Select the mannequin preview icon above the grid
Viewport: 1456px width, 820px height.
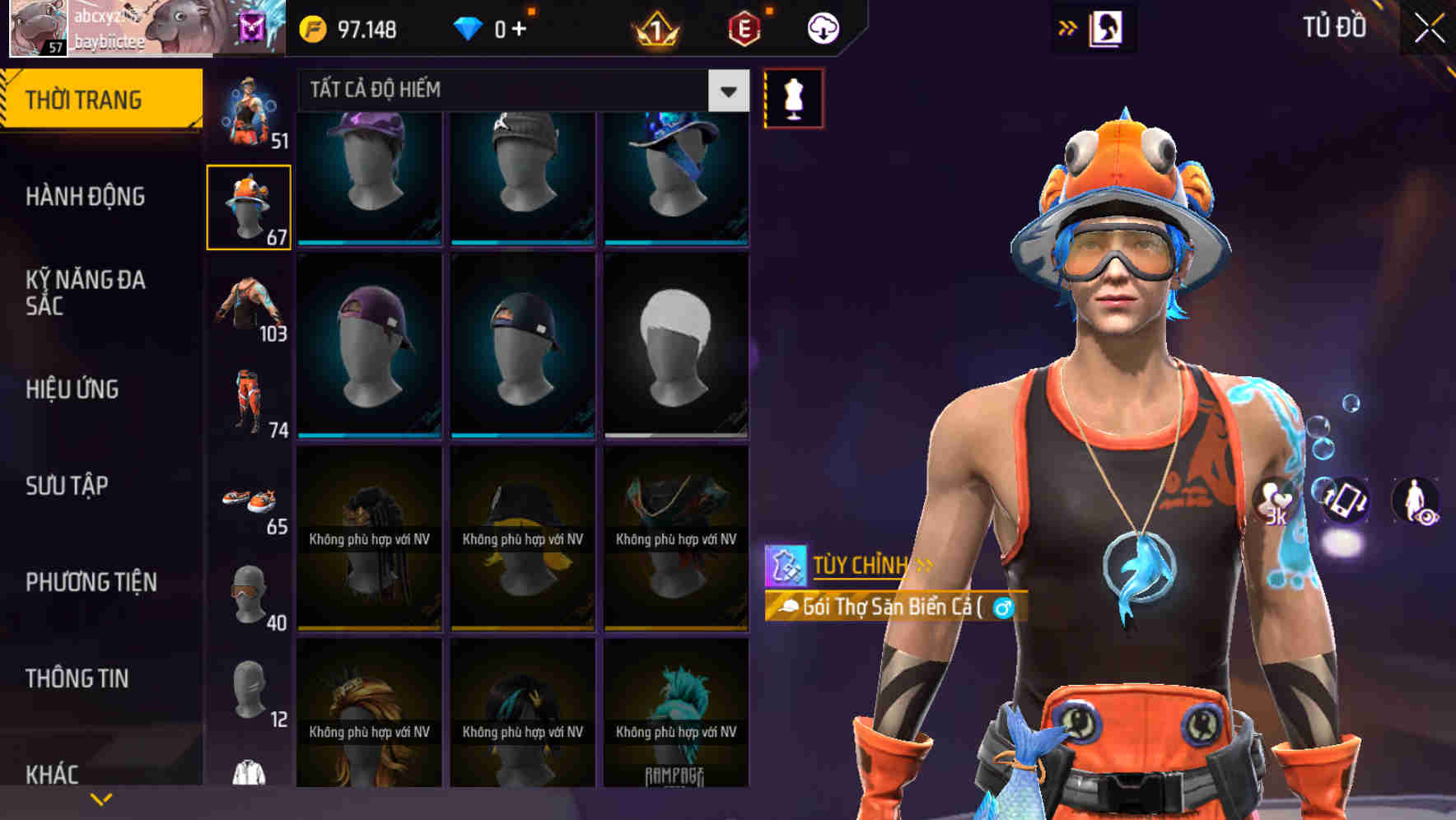[x=794, y=97]
